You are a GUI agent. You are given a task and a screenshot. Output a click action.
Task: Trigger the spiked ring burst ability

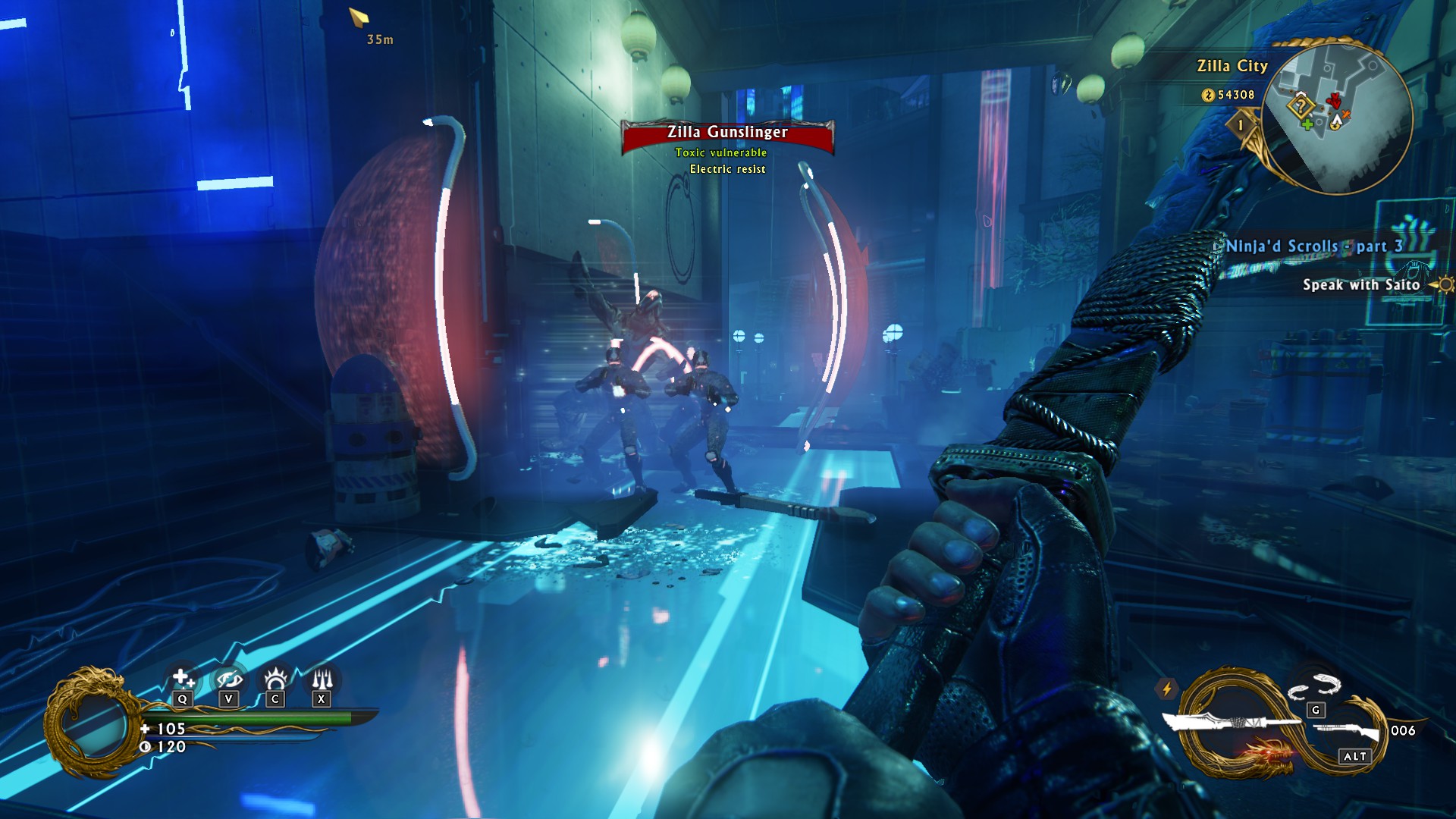click(x=275, y=678)
